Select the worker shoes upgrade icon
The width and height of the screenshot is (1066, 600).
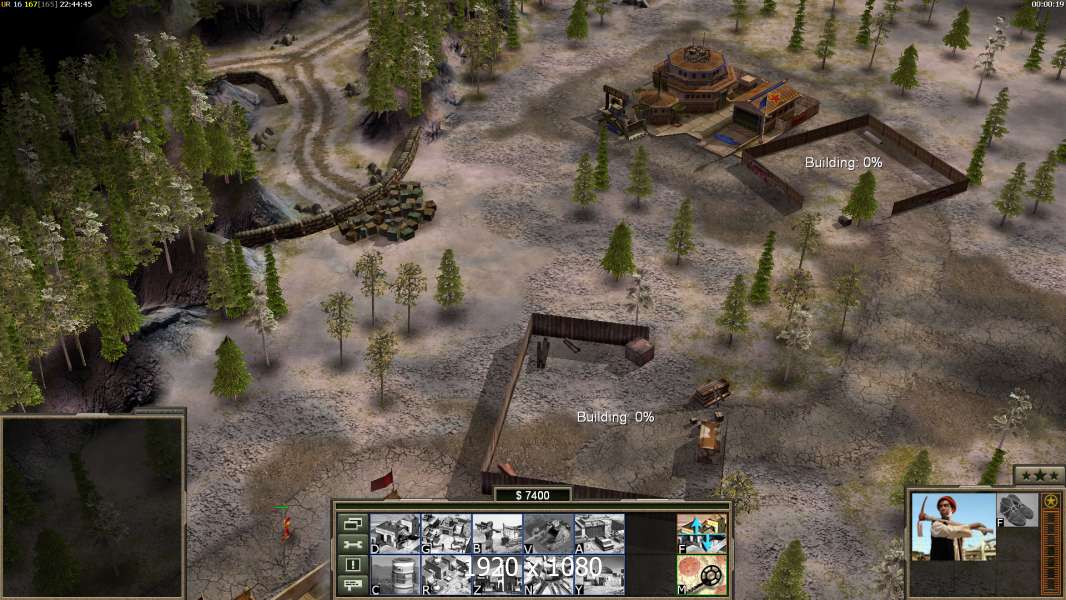tap(1018, 509)
